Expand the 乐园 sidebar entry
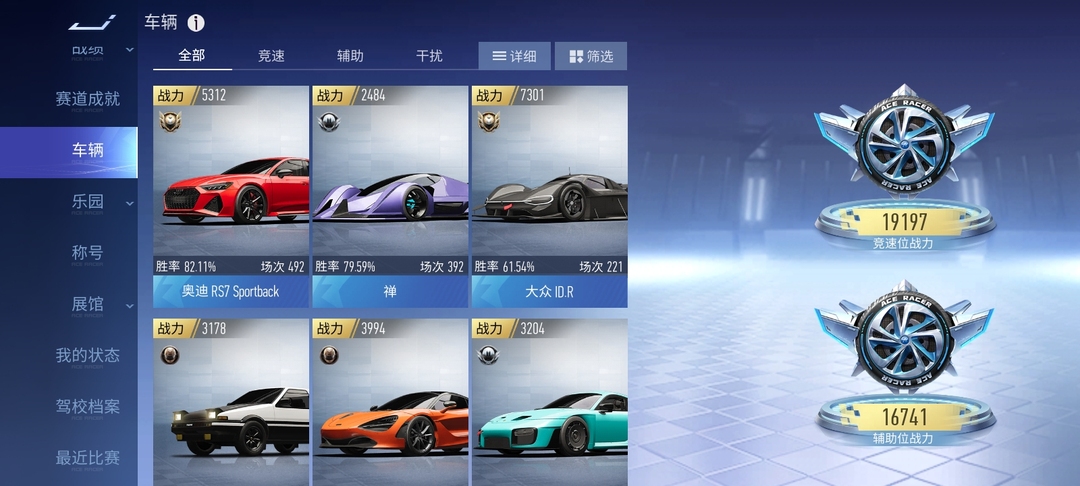This screenshot has width=1080, height=486. (87, 202)
